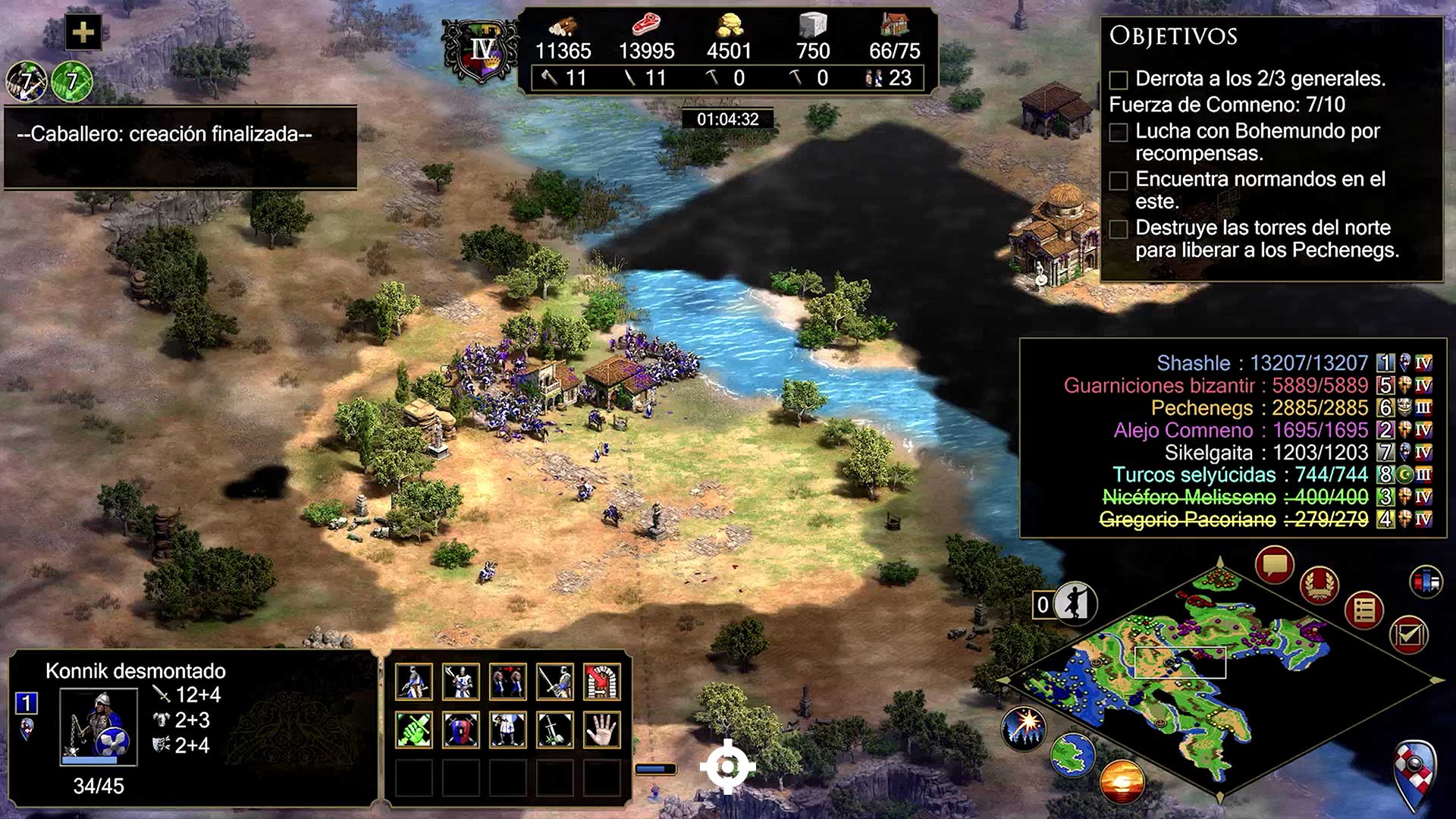Open the objectives list button
This screenshot has width=1456, height=819.
click(x=1364, y=610)
